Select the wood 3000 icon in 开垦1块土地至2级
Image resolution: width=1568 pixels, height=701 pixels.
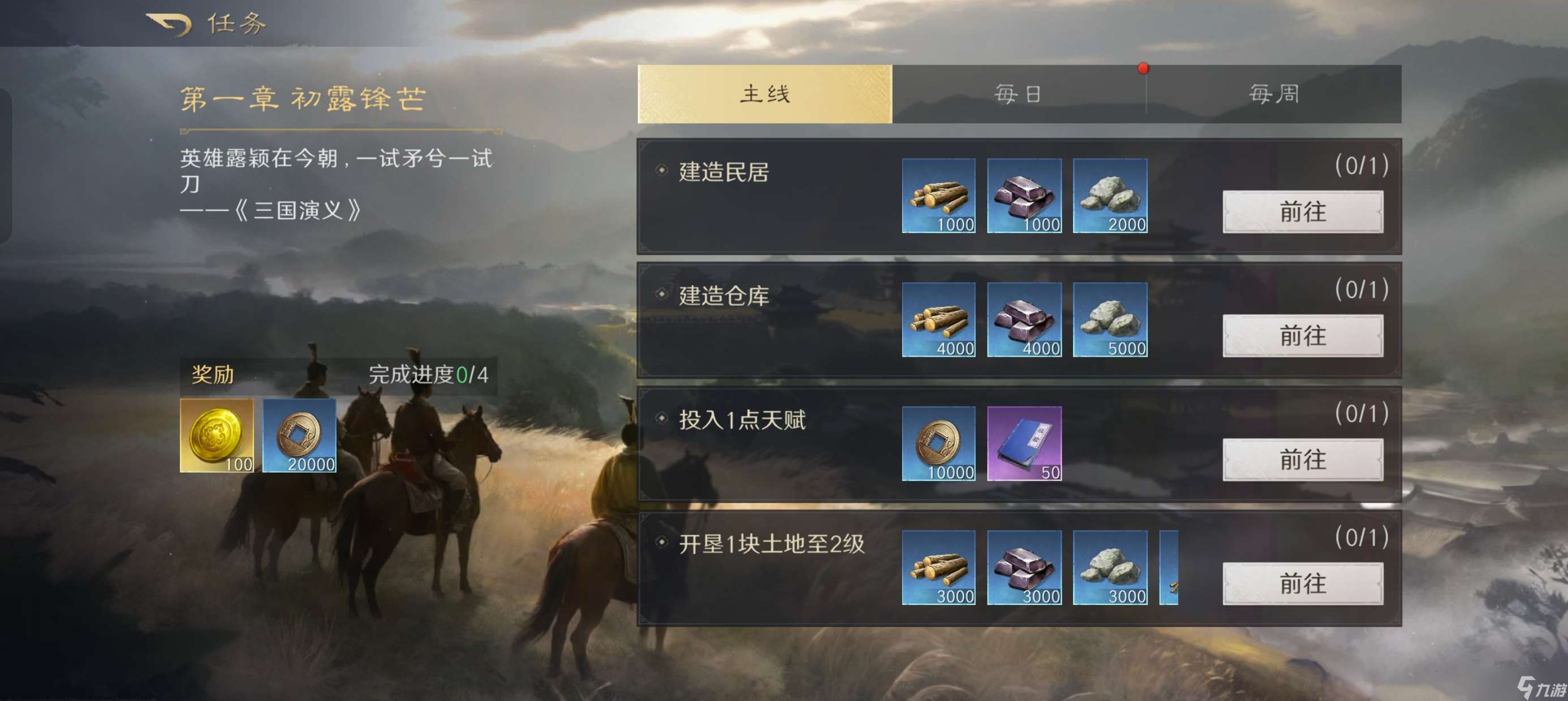tap(940, 569)
